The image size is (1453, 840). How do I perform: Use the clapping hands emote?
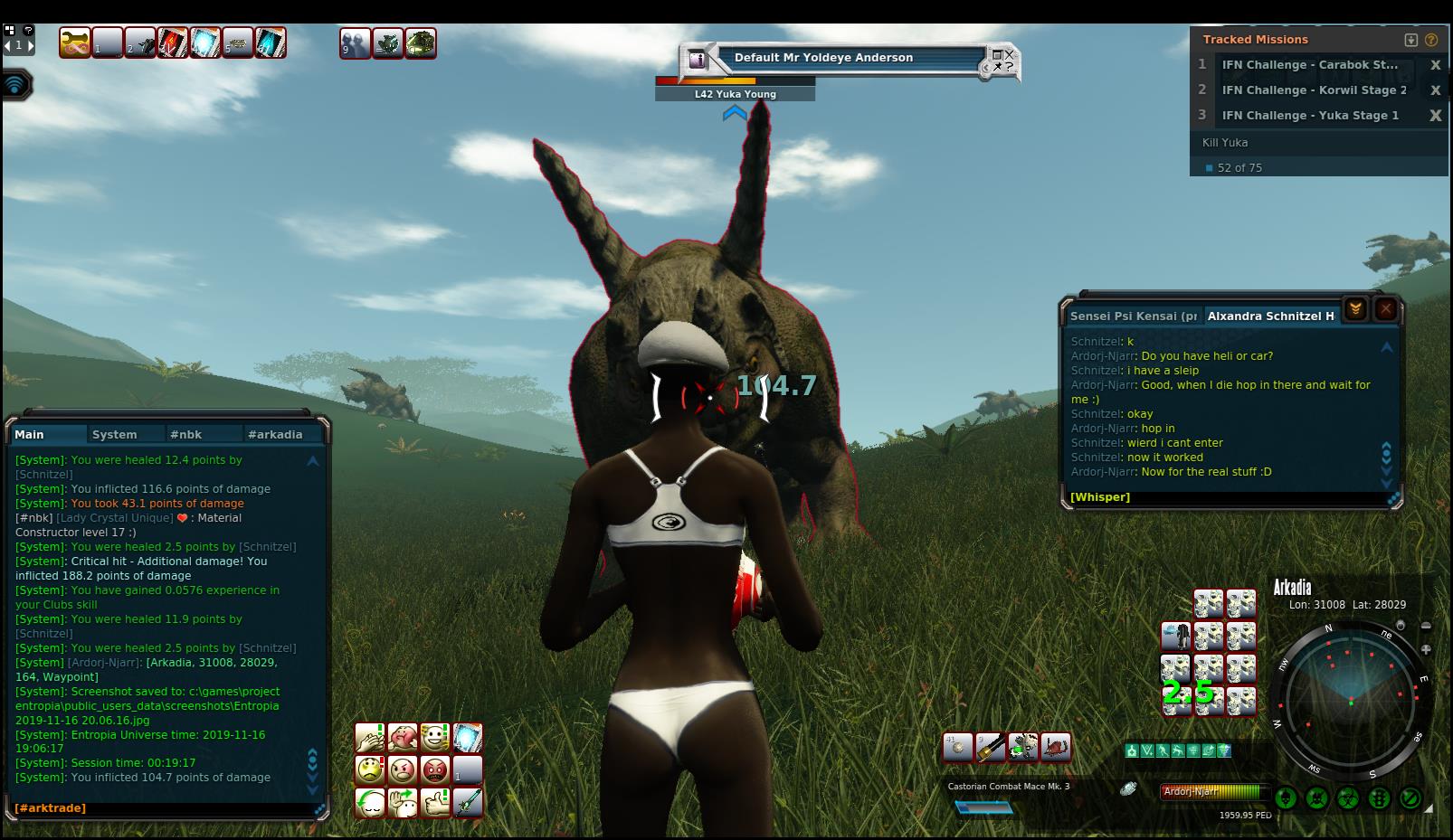pos(369,738)
